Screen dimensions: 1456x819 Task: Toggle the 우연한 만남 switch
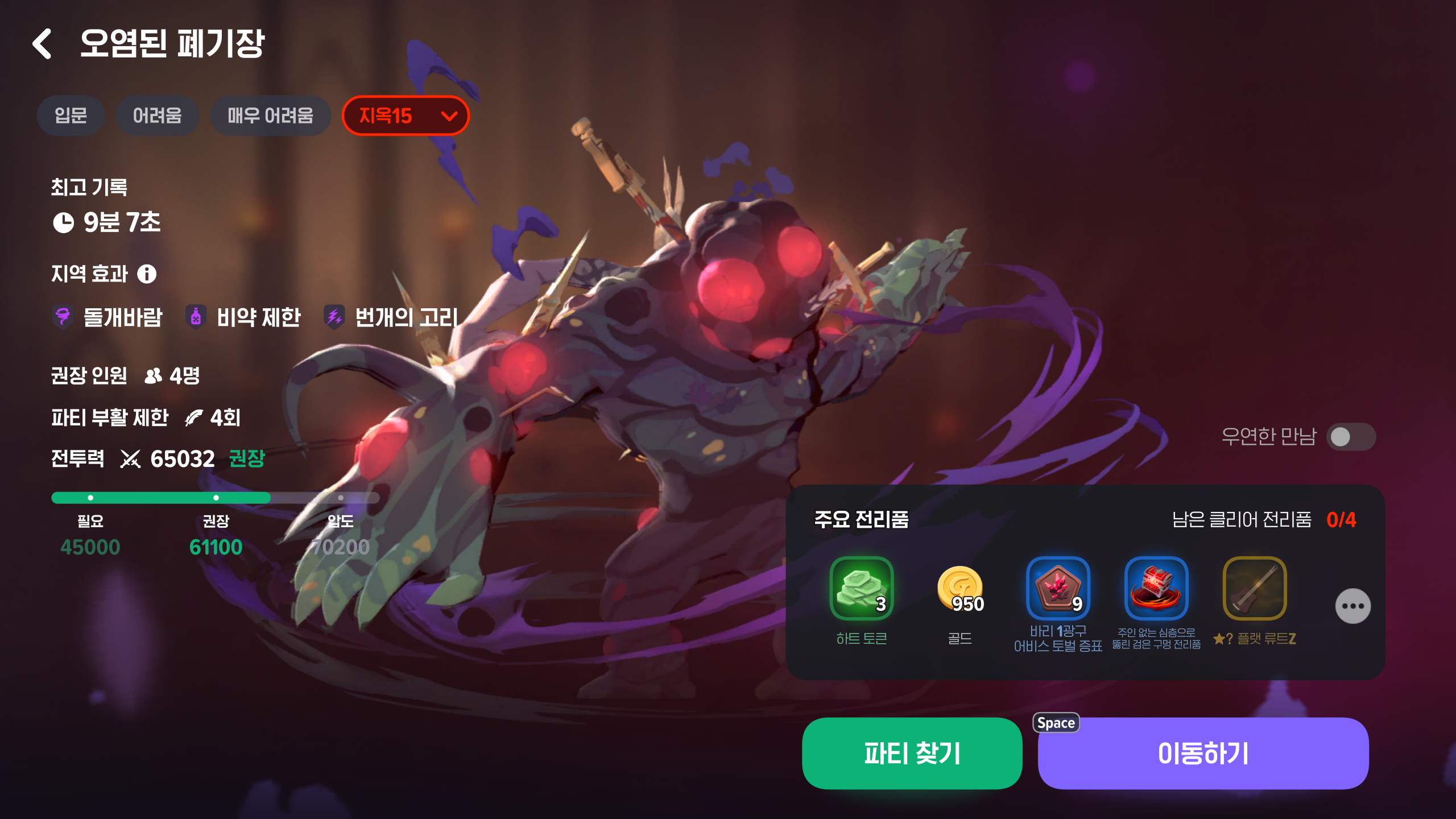pyautogui.click(x=1351, y=437)
